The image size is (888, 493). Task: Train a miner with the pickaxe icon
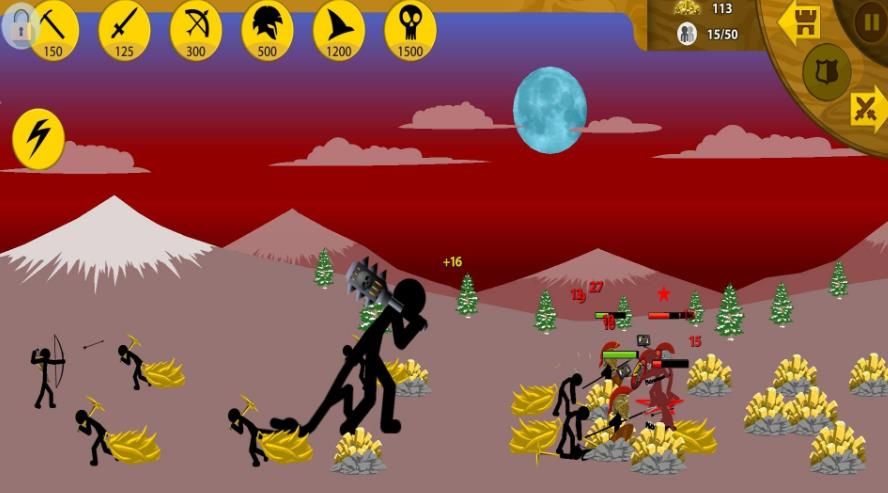(53, 29)
